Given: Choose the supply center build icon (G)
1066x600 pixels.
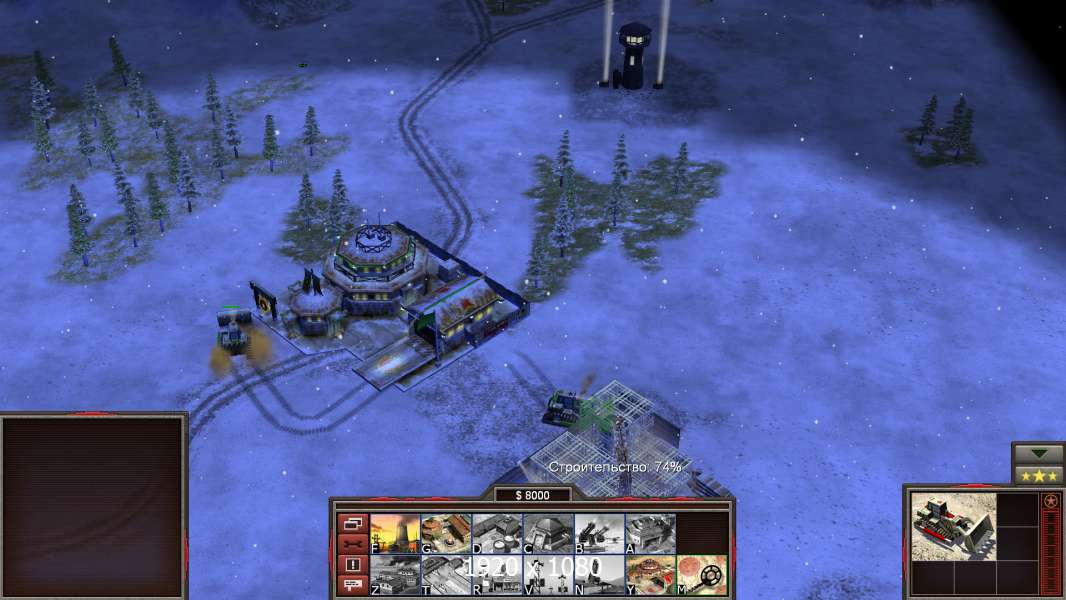Looking at the screenshot, I should (x=446, y=534).
